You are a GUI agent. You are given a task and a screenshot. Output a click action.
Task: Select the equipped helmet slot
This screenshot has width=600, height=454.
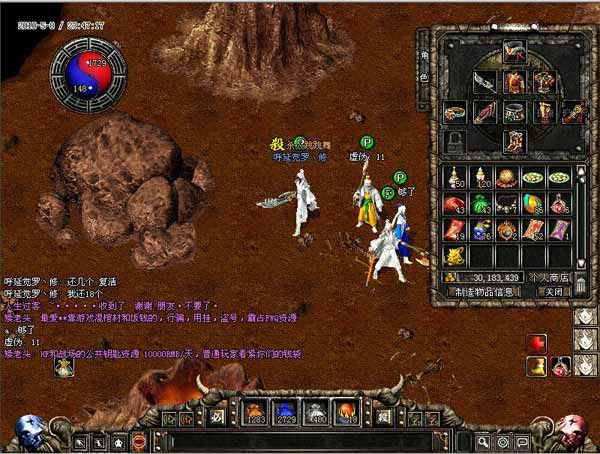(515, 53)
